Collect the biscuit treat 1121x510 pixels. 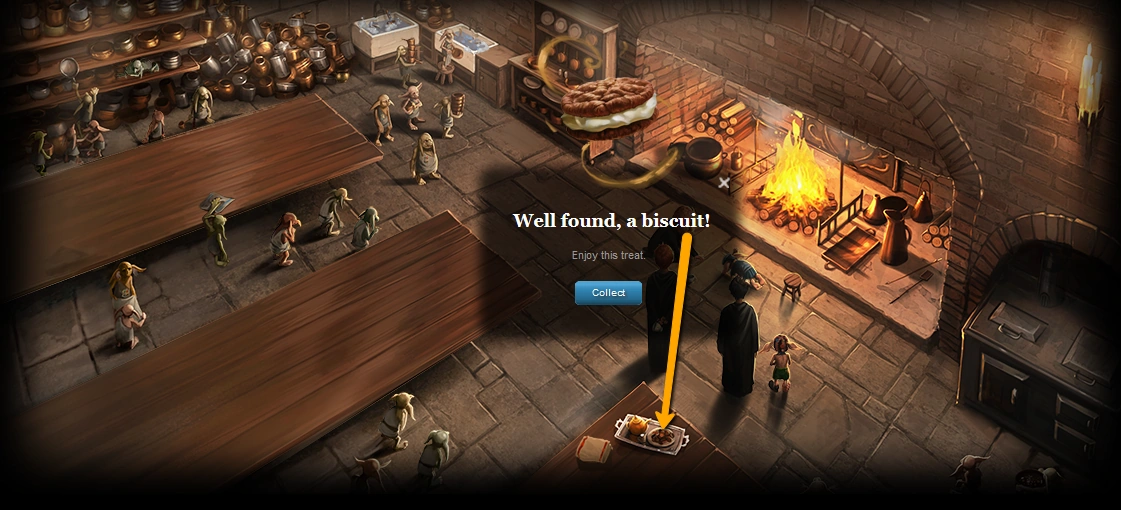[608, 293]
